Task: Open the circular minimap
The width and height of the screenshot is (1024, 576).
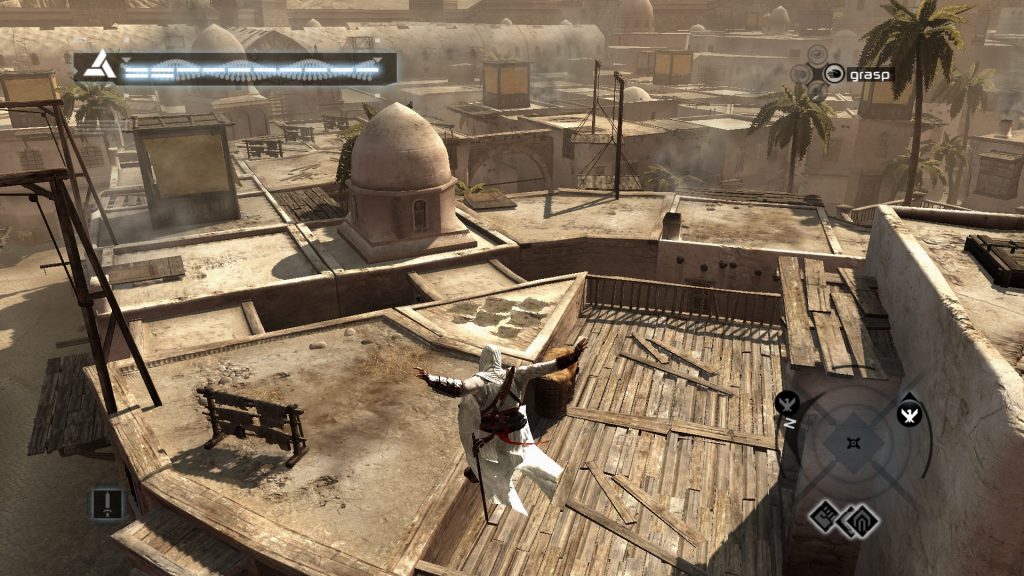Action: [852, 444]
